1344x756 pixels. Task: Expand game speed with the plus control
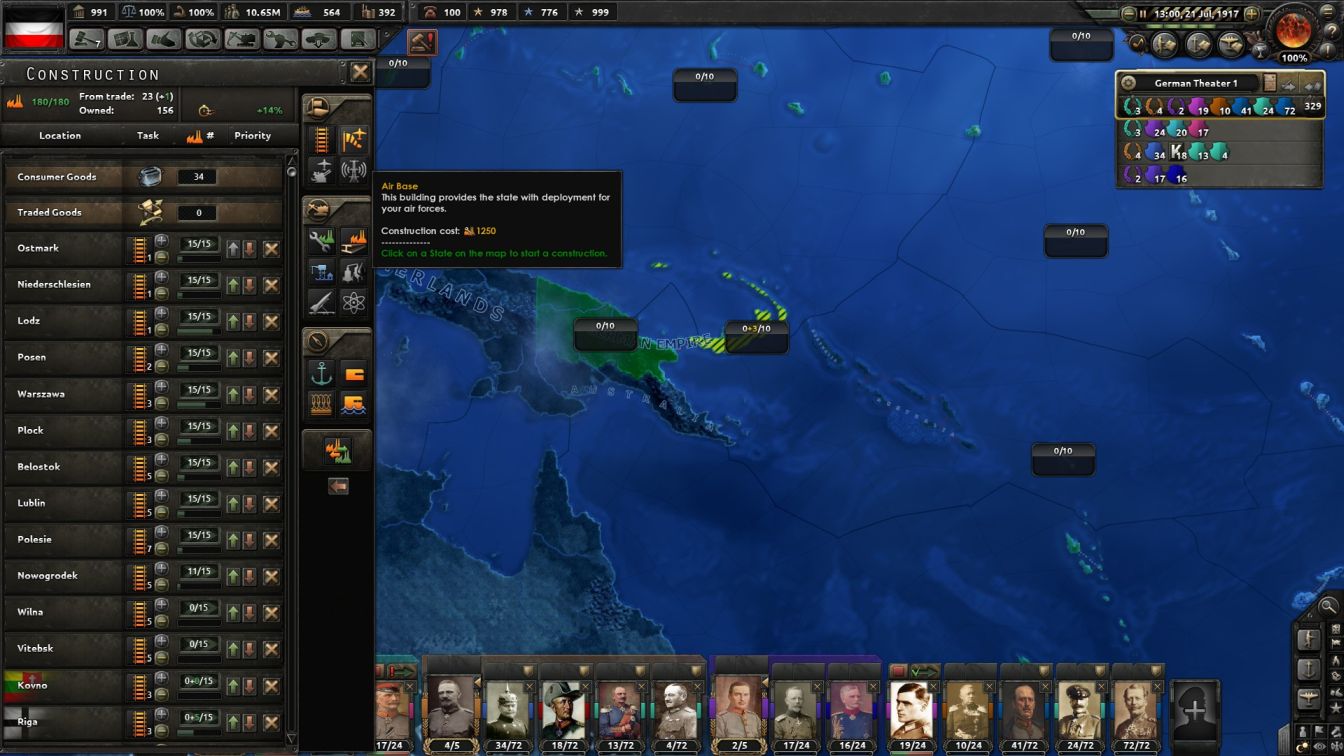tap(1251, 13)
